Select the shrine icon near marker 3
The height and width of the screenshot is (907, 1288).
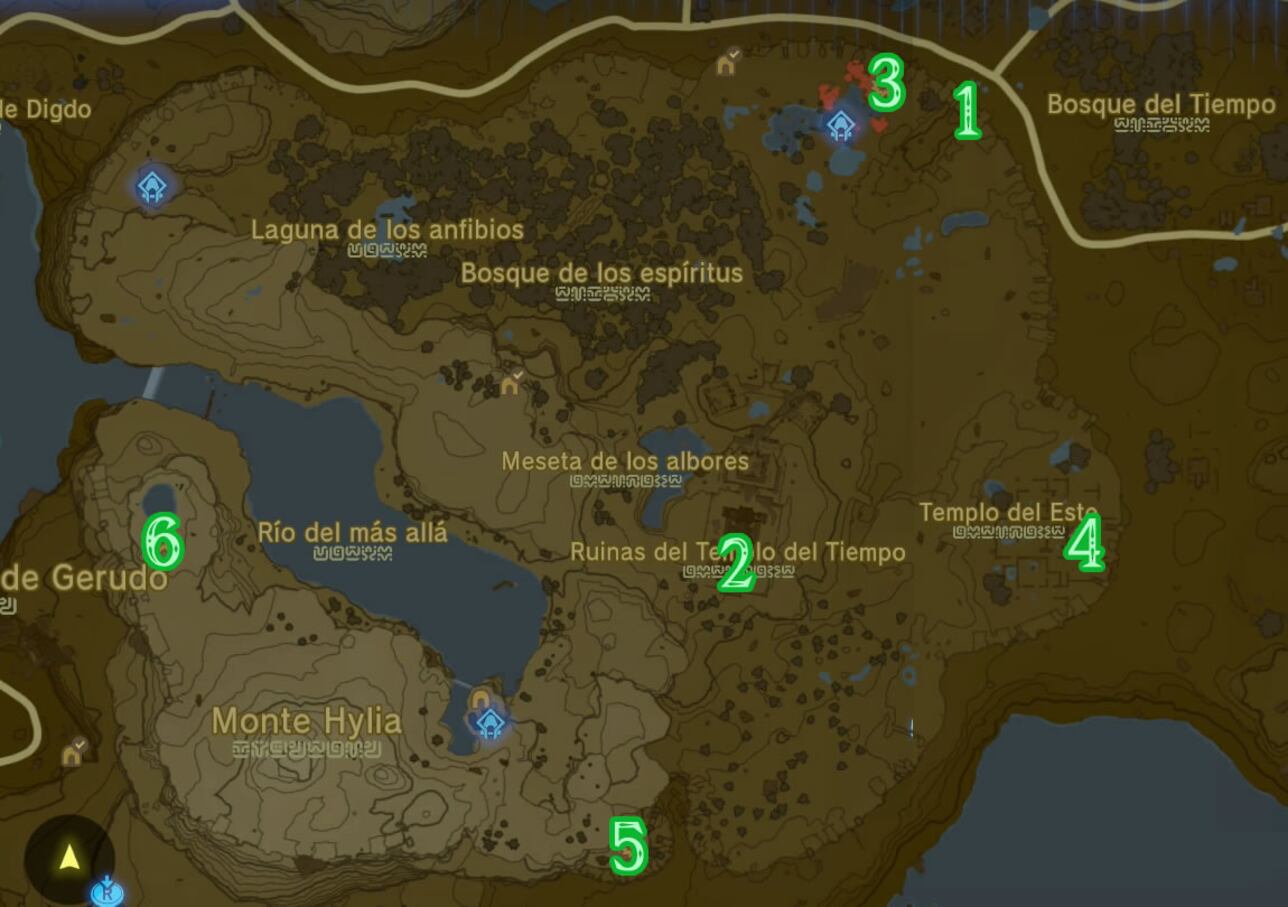[840, 125]
